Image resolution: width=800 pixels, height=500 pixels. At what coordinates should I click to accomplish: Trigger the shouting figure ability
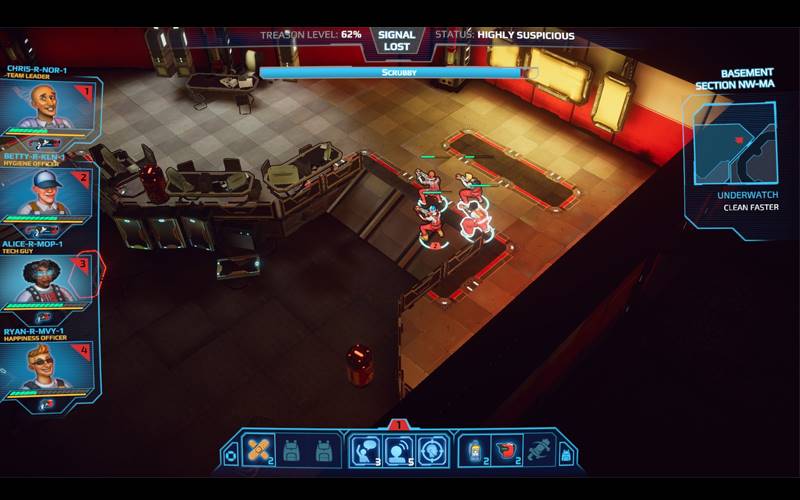pos(399,451)
